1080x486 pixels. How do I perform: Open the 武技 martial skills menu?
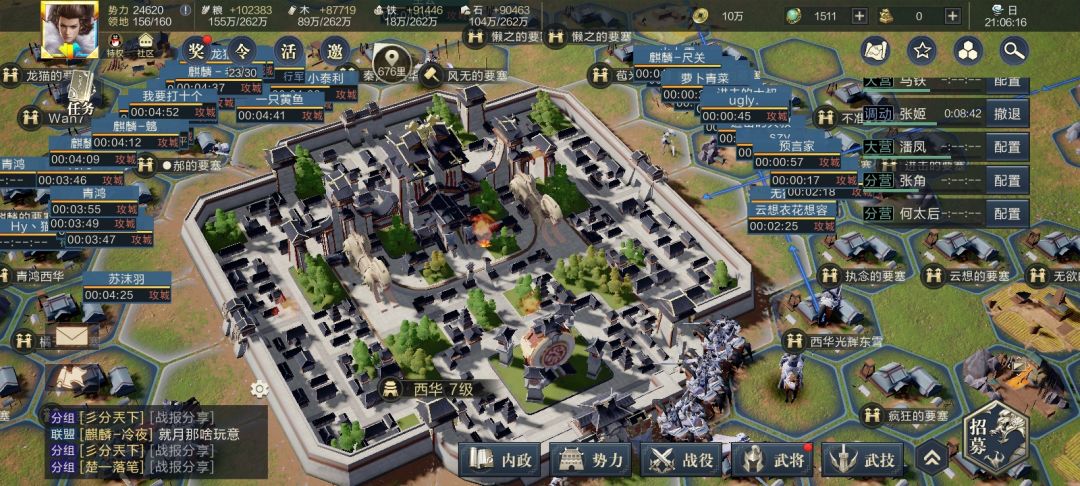coord(865,460)
